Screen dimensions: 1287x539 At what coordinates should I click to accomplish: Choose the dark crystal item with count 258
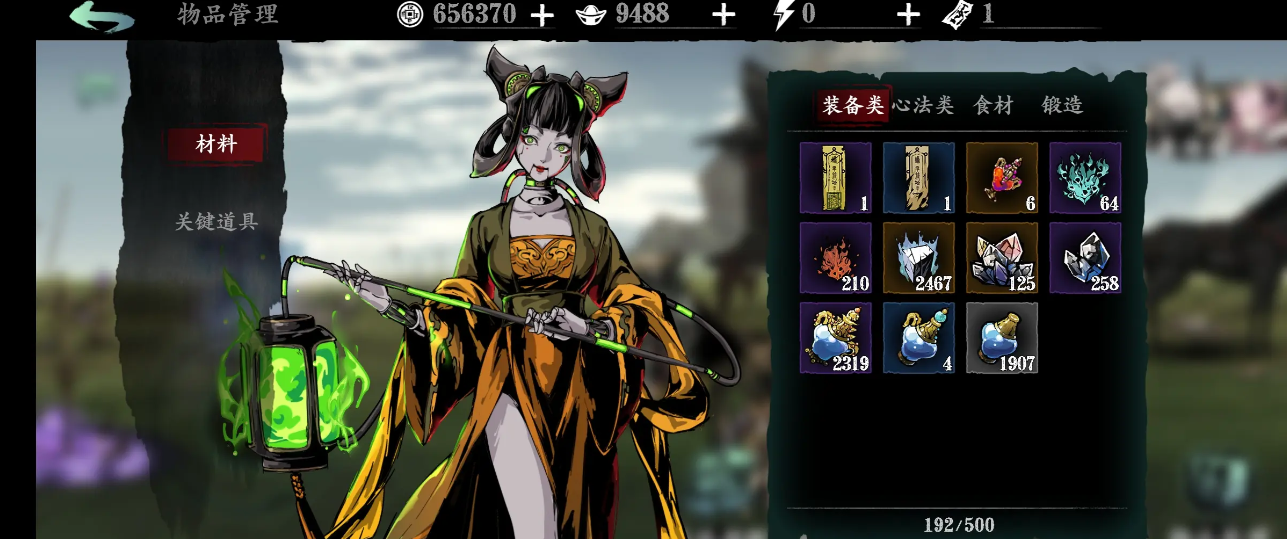[x=1085, y=258]
